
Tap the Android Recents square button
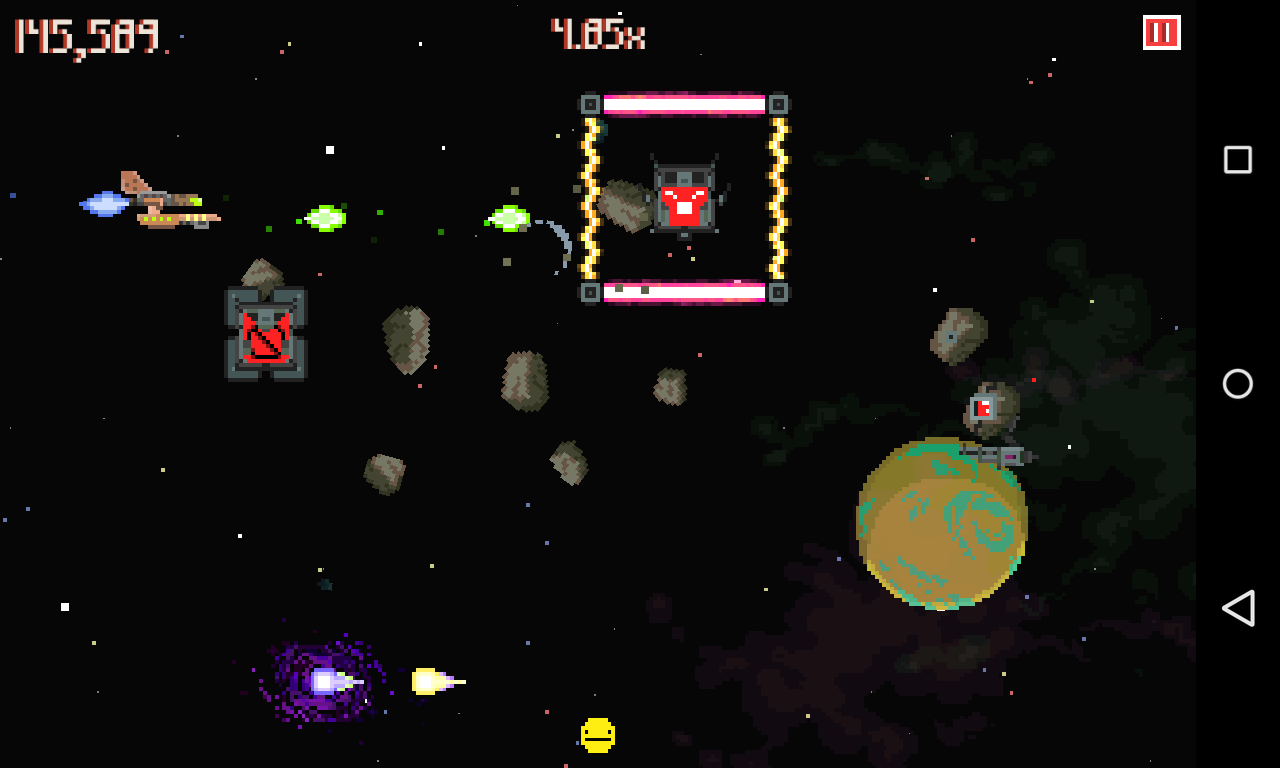click(1237, 158)
